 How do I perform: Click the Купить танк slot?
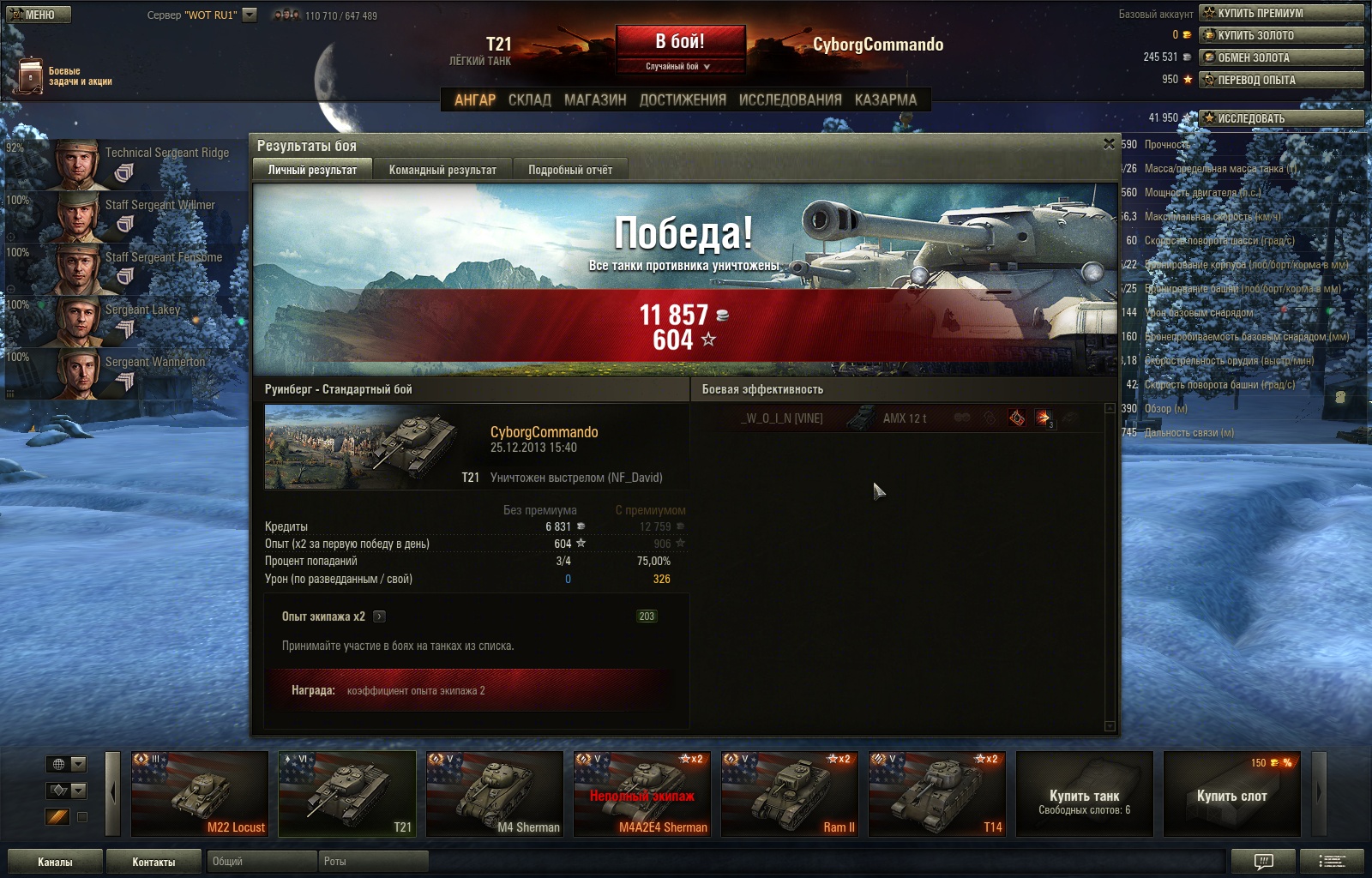1084,794
